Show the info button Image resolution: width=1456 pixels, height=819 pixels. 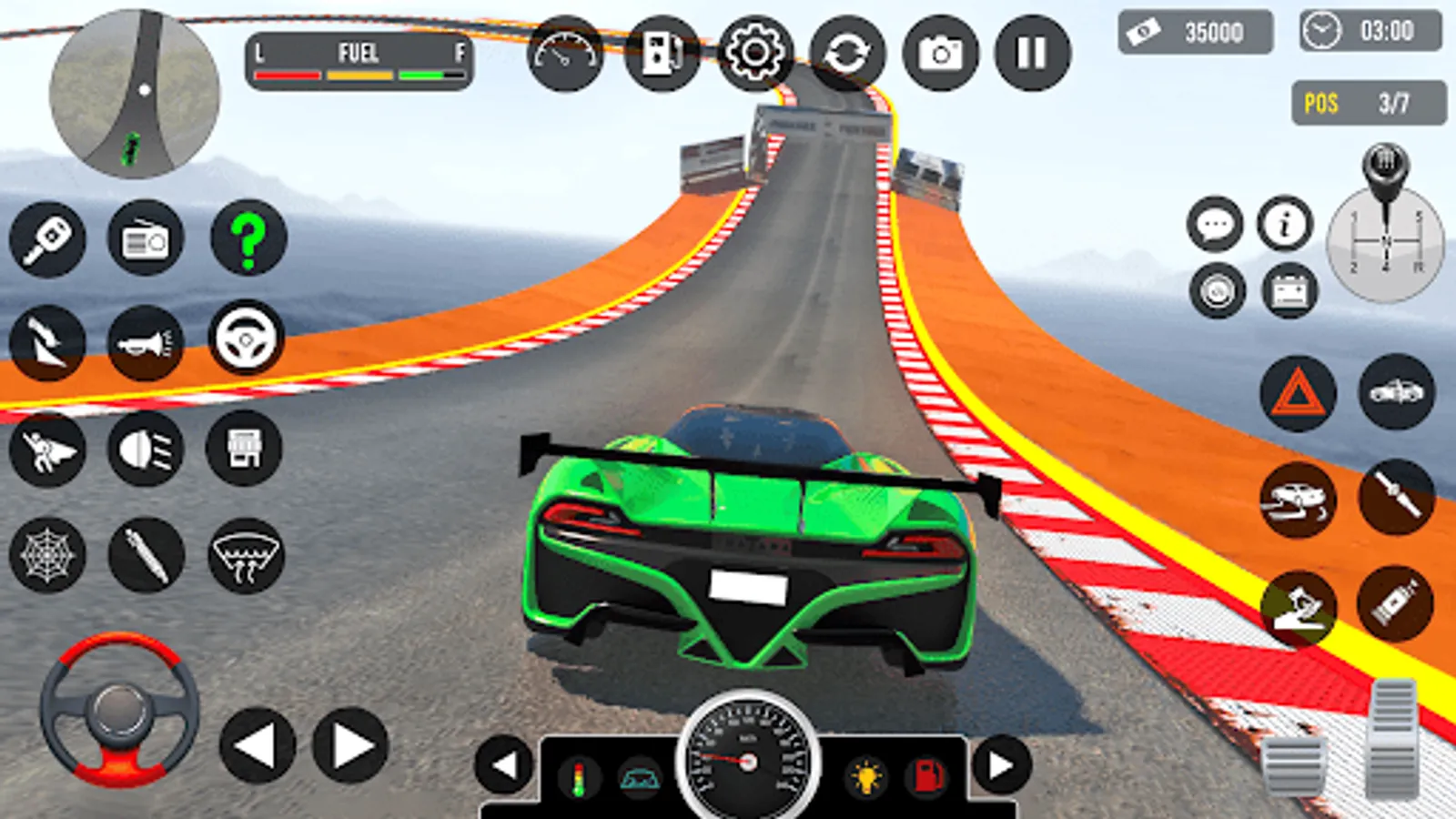tap(1285, 224)
